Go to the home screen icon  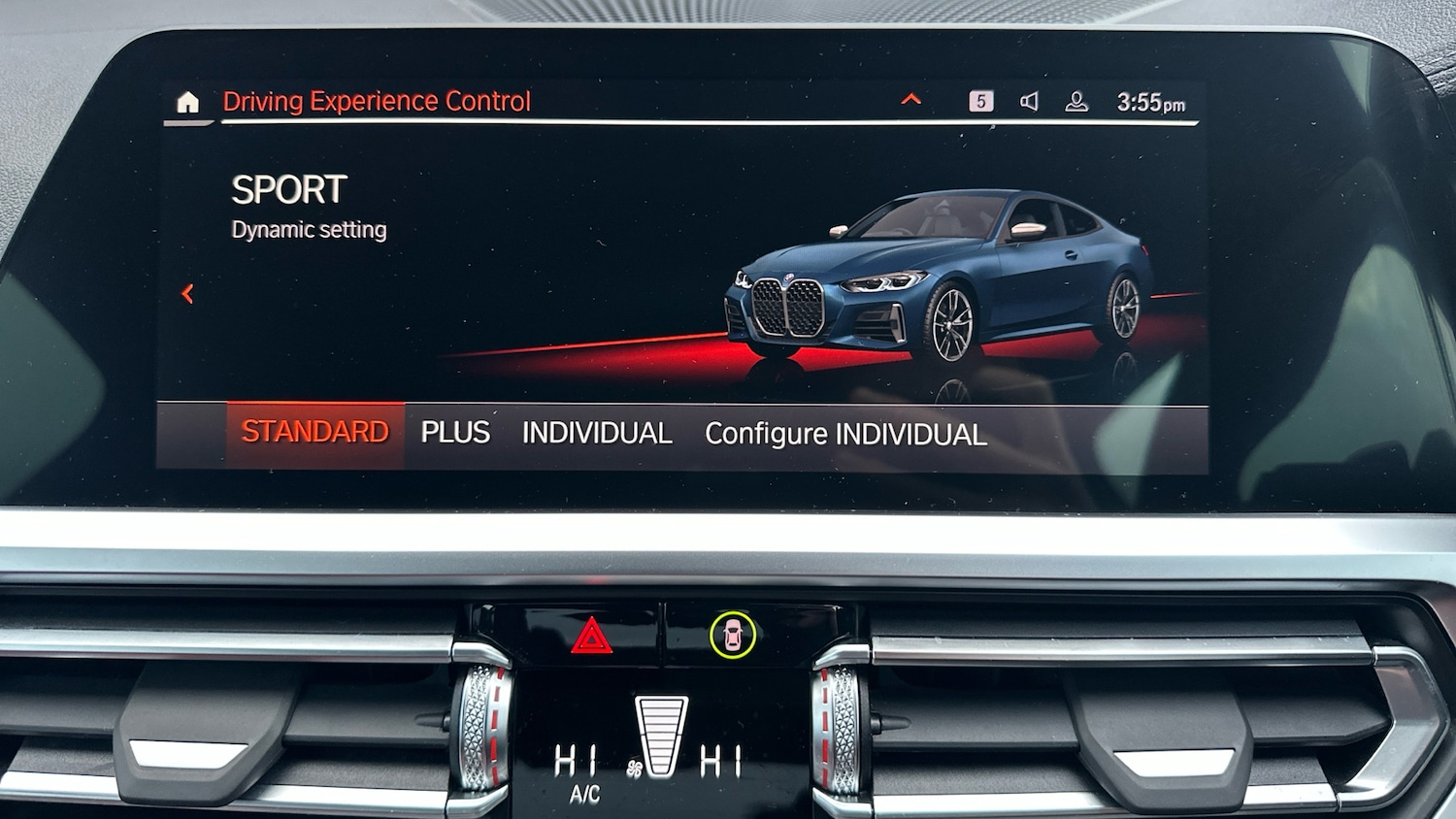pos(188,102)
